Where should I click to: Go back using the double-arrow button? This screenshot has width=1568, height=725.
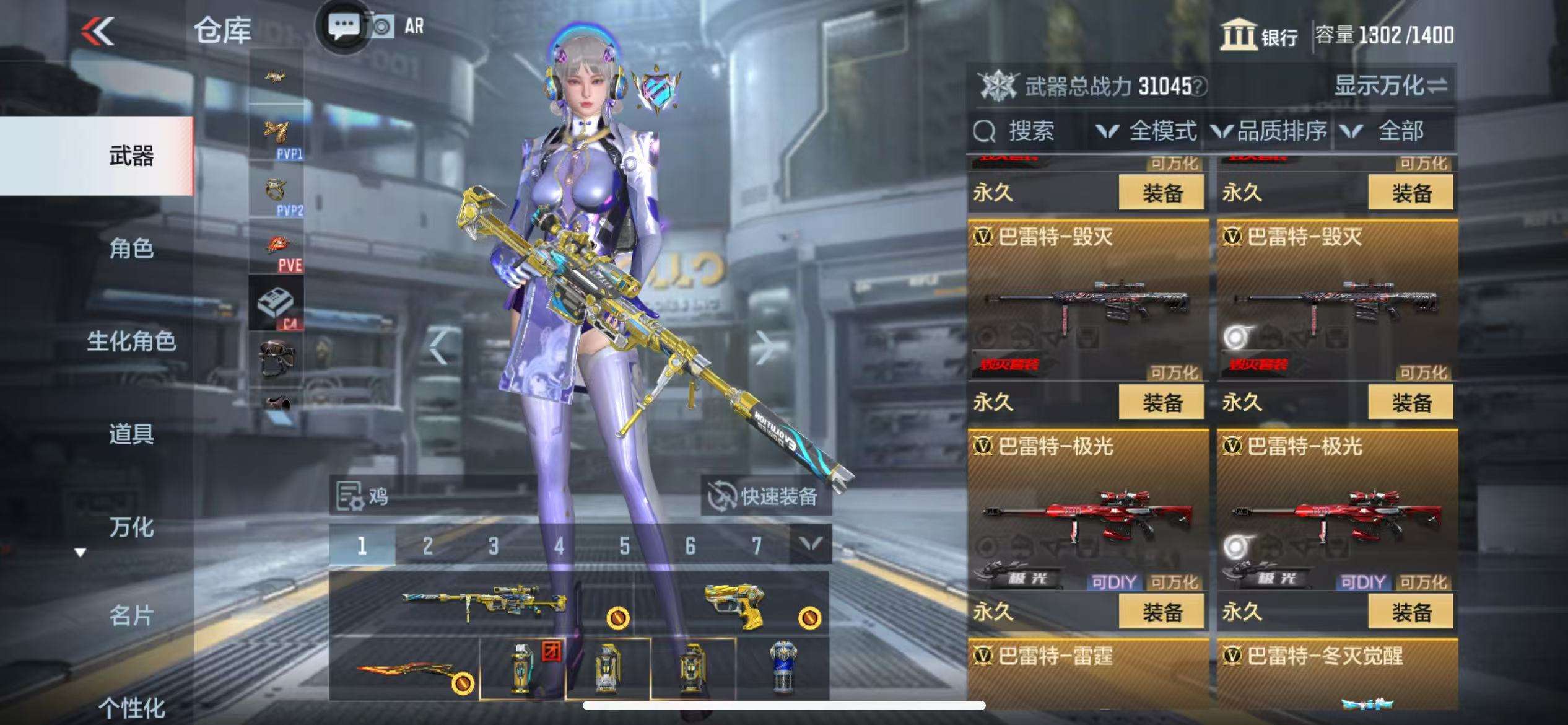click(x=98, y=31)
